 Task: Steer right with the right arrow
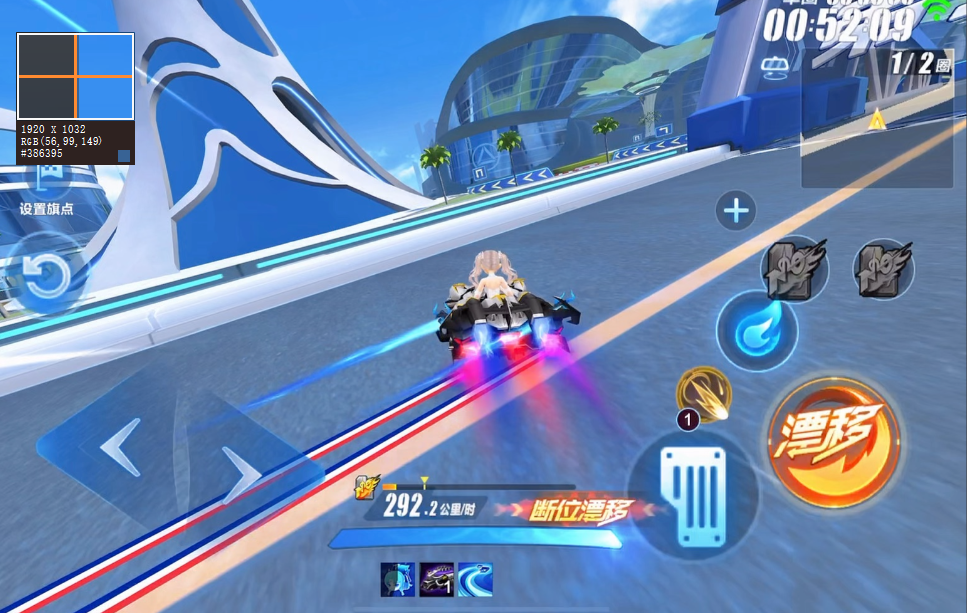240,476
